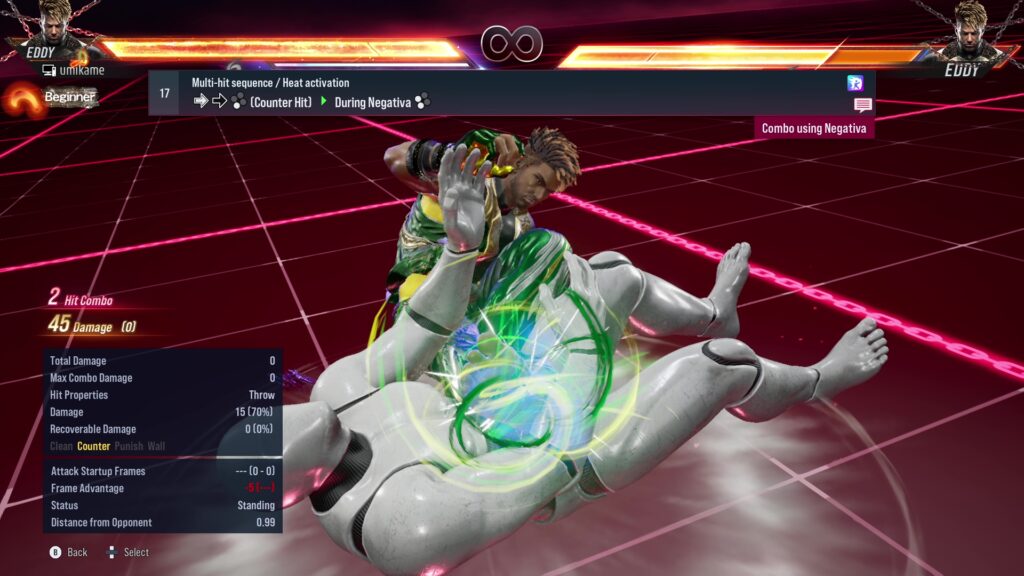The width and height of the screenshot is (1024, 576).
Task: Click the purple fighter icon on move row
Action: [x=855, y=83]
